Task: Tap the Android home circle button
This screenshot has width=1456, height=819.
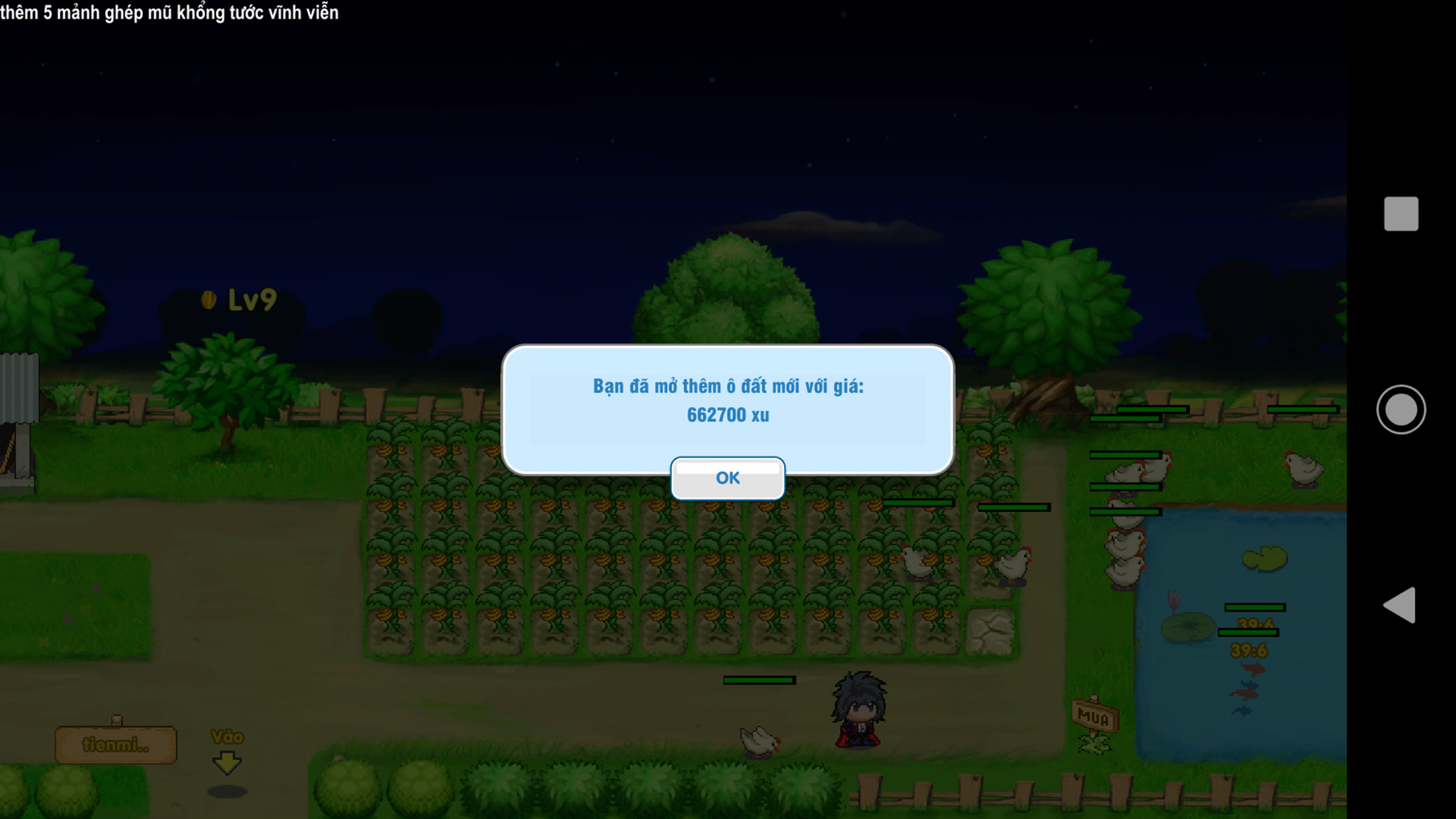Action: tap(1401, 409)
